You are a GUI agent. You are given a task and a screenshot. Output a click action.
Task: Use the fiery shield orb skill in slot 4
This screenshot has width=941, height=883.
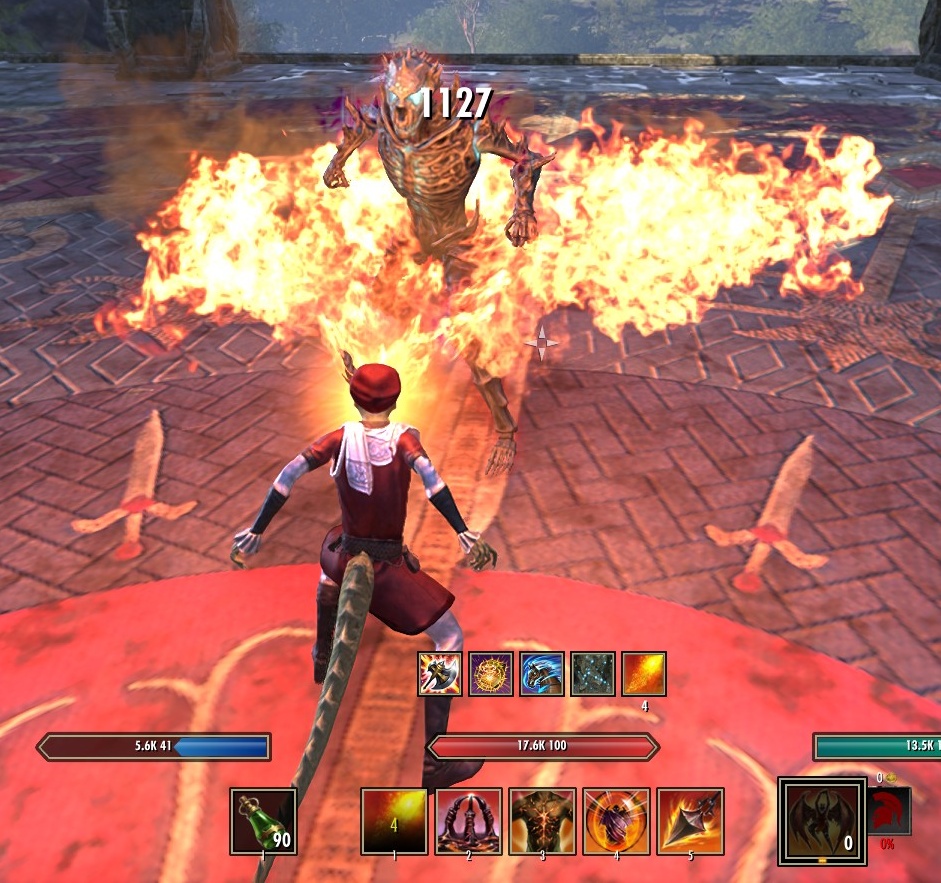coord(616,821)
